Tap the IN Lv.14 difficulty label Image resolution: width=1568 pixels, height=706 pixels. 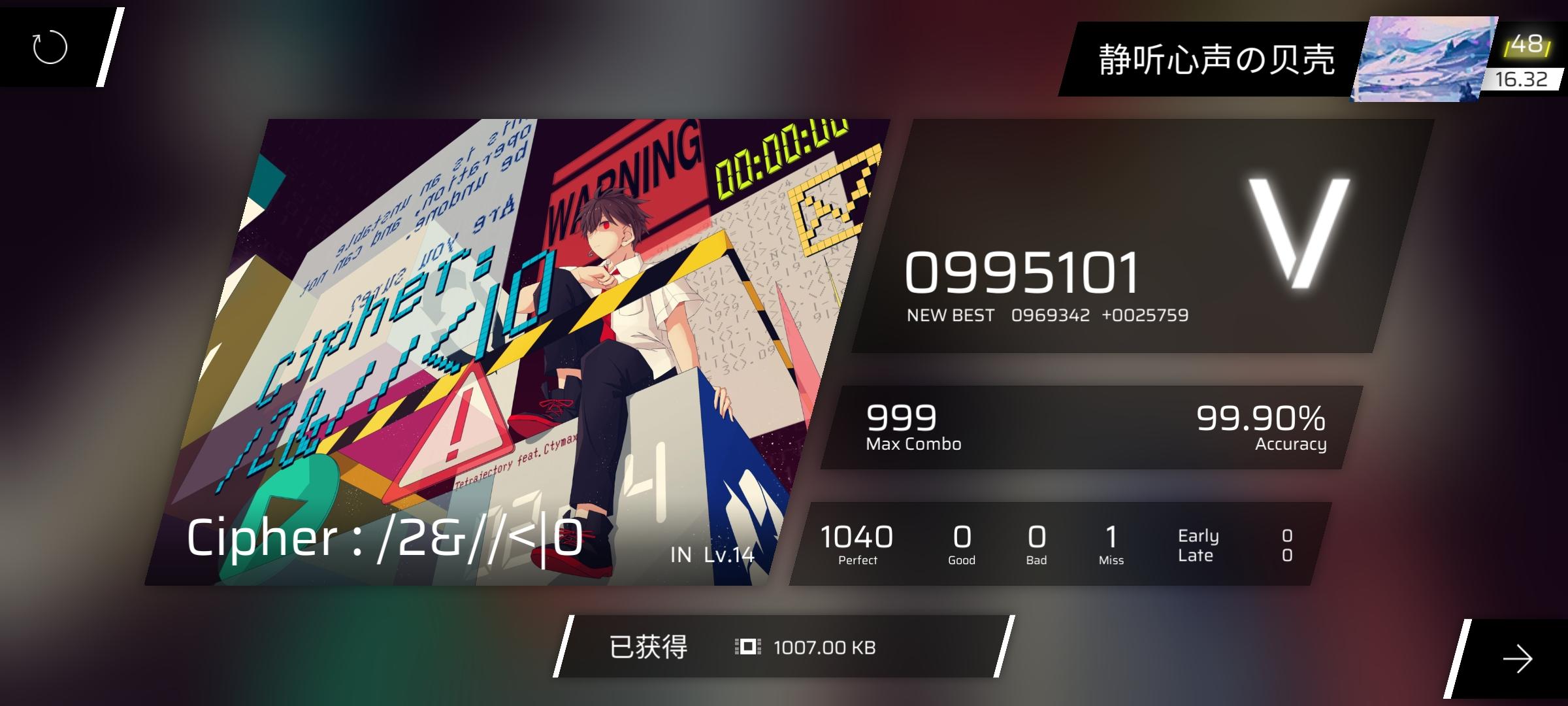point(713,556)
